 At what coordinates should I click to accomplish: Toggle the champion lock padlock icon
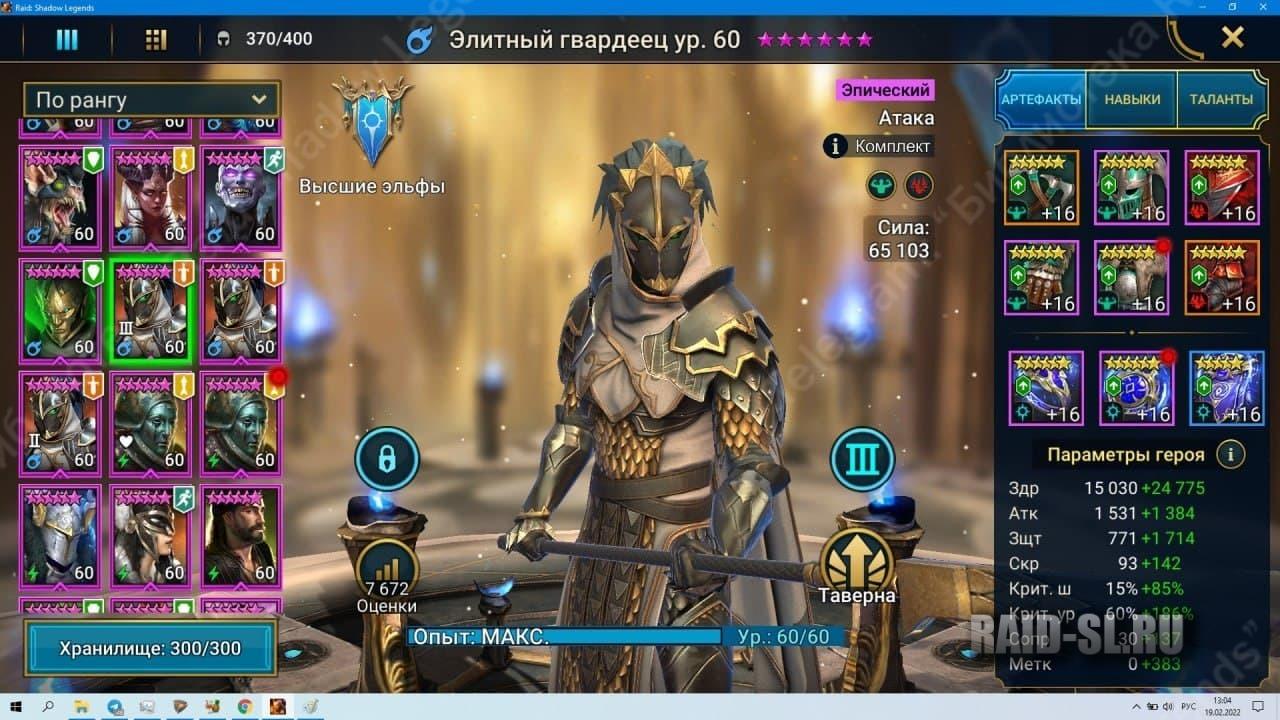pyautogui.click(x=386, y=459)
